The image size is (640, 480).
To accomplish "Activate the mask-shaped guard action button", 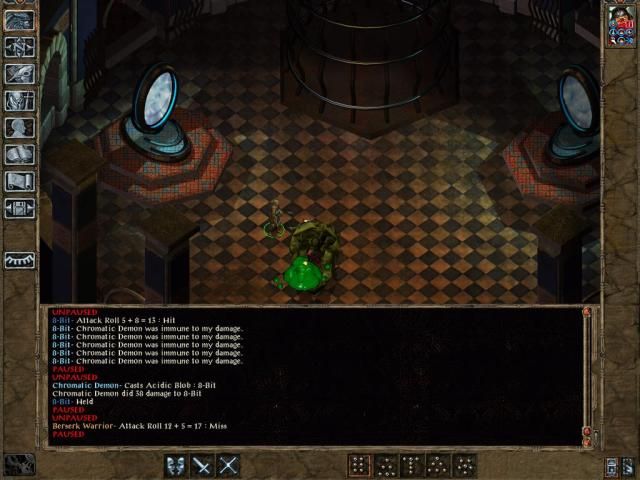I will coord(175,465).
